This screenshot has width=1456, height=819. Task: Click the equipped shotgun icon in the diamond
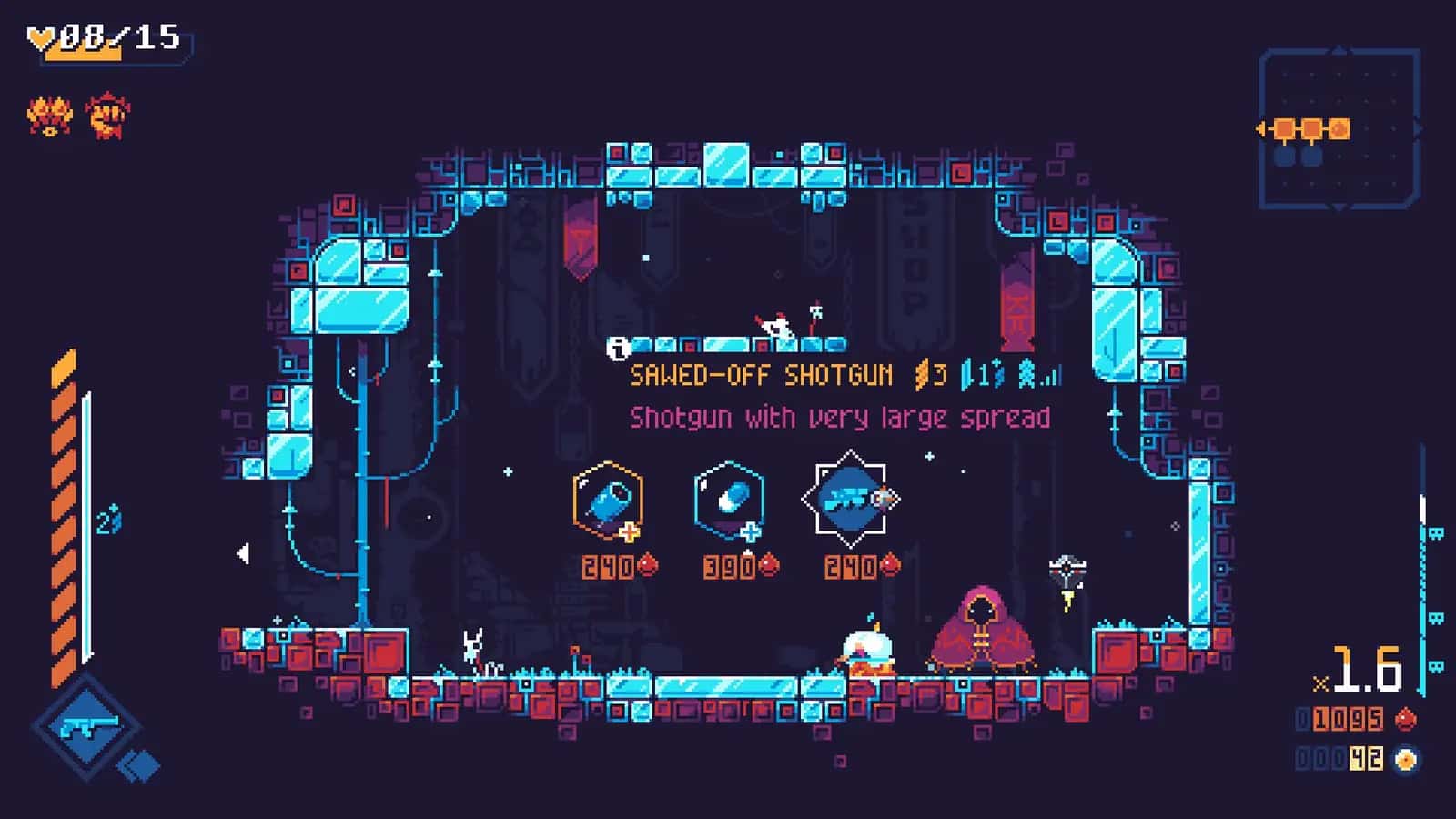click(86, 726)
